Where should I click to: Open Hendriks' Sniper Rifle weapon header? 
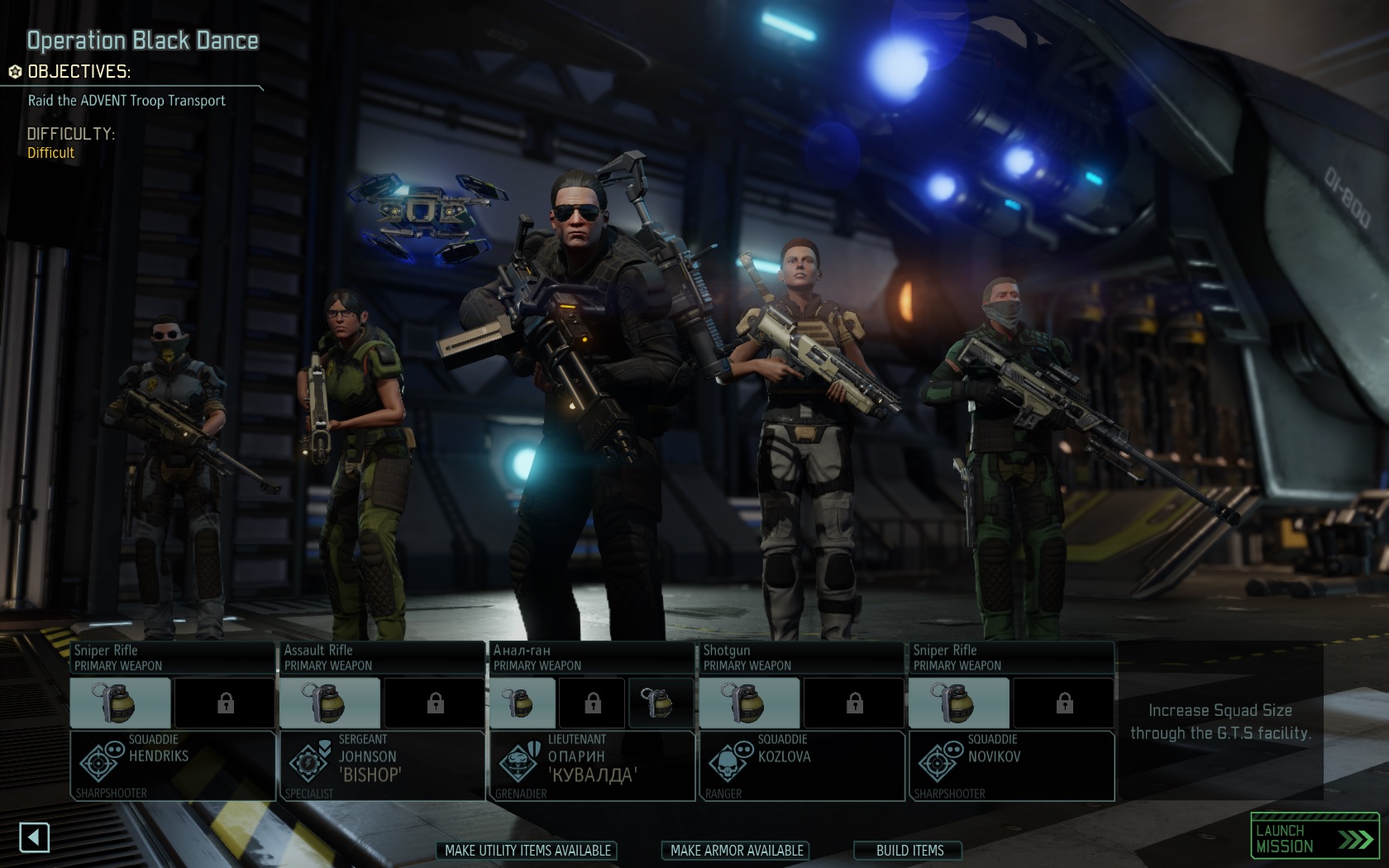click(x=173, y=658)
